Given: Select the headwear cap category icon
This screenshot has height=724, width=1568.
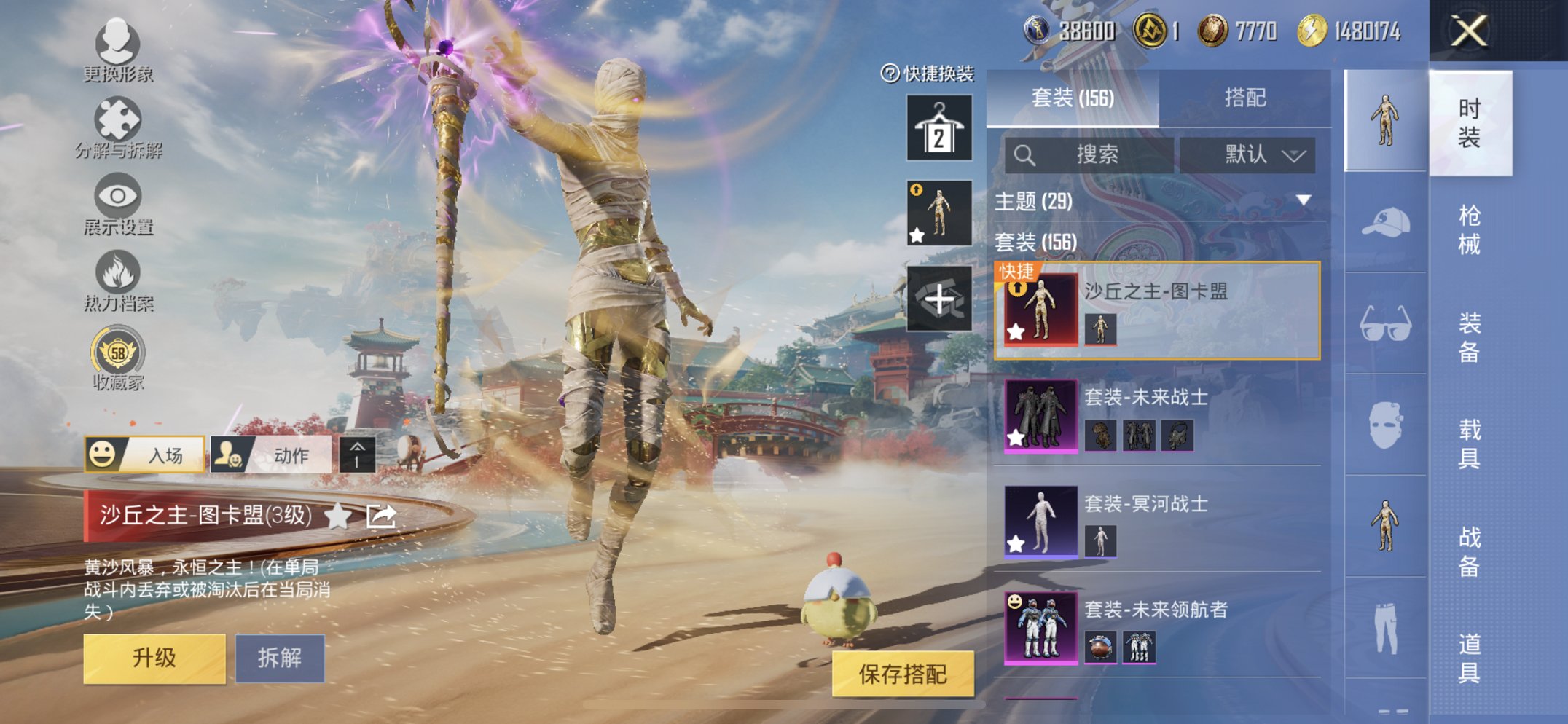Looking at the screenshot, I should [1386, 223].
